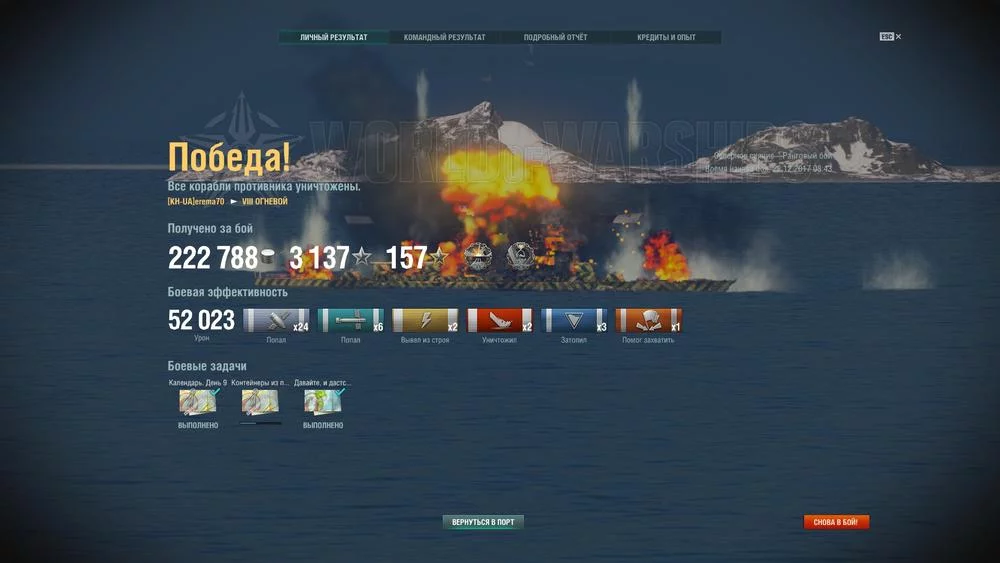The width and height of the screenshot is (1000, 563).
Task: Click the first achievement medal beside 157
Action: click(477, 256)
